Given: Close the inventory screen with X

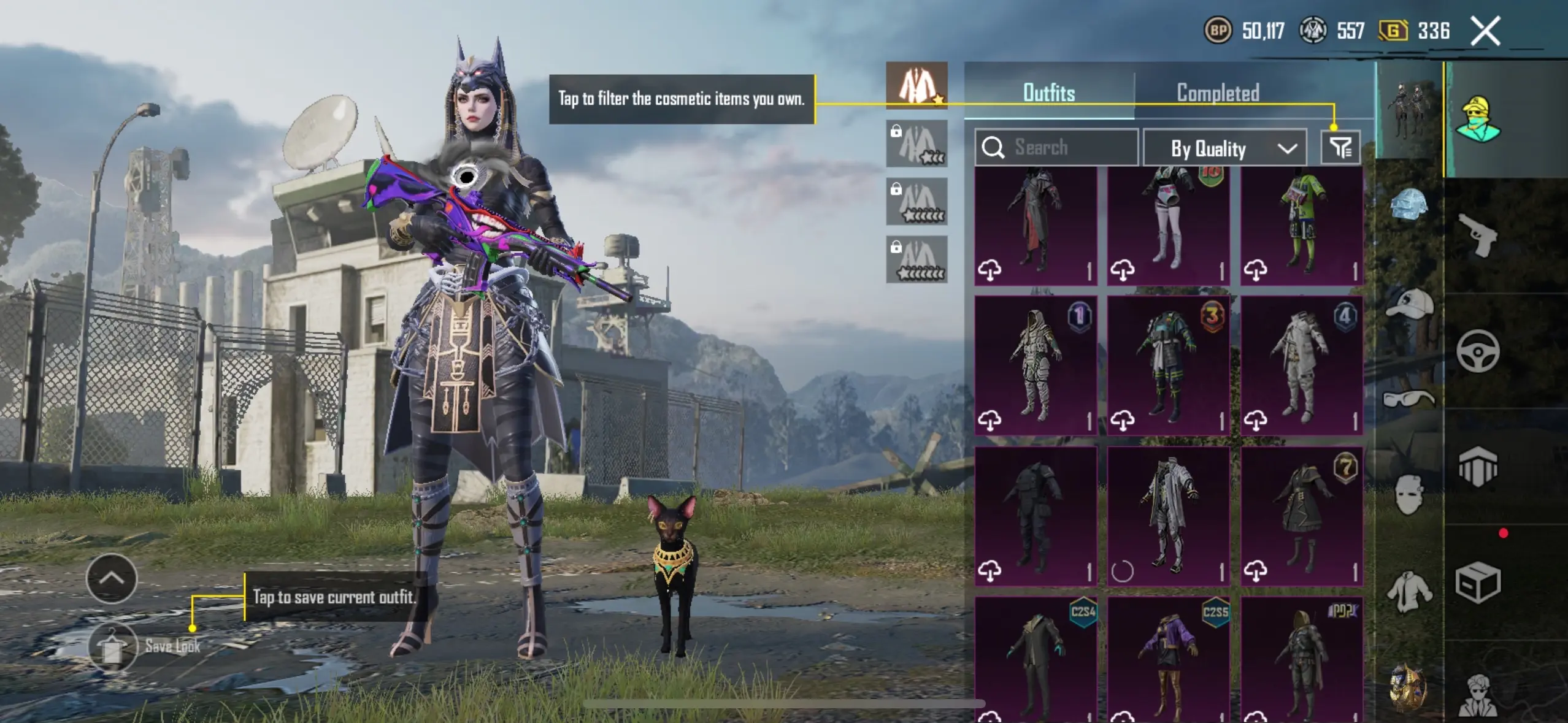Looking at the screenshot, I should click(1485, 31).
